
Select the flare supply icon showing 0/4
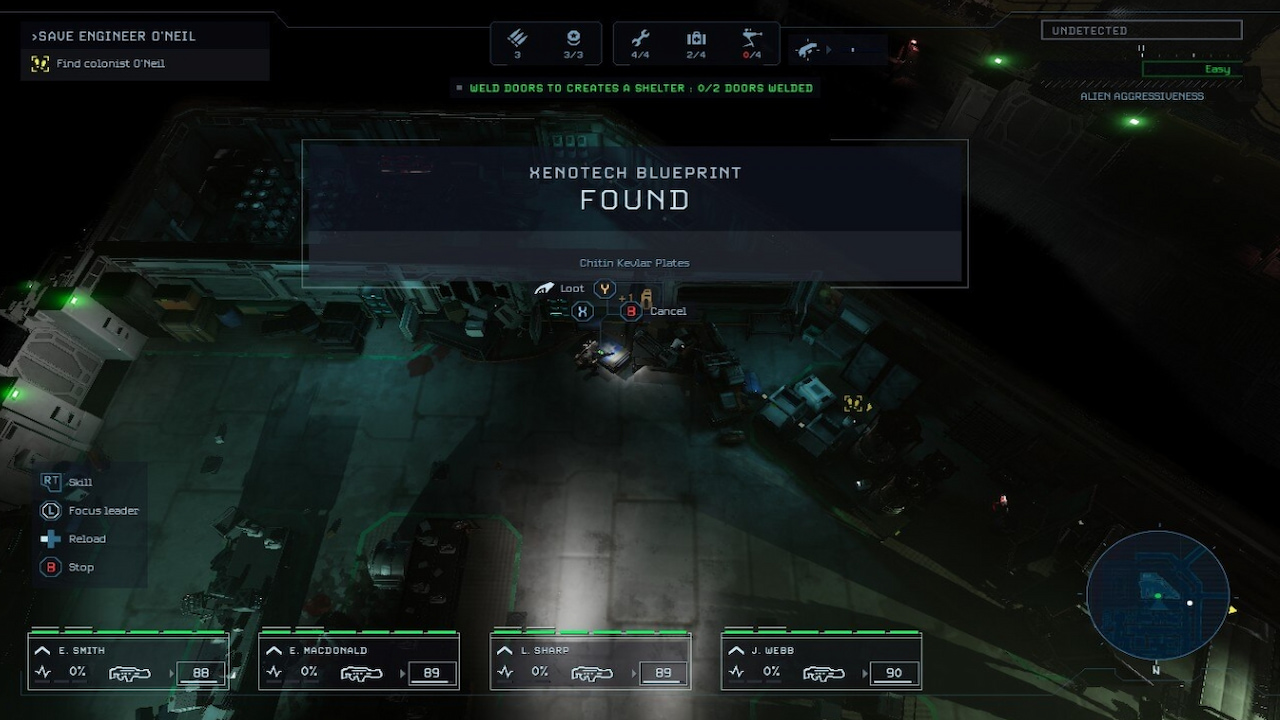(x=750, y=37)
